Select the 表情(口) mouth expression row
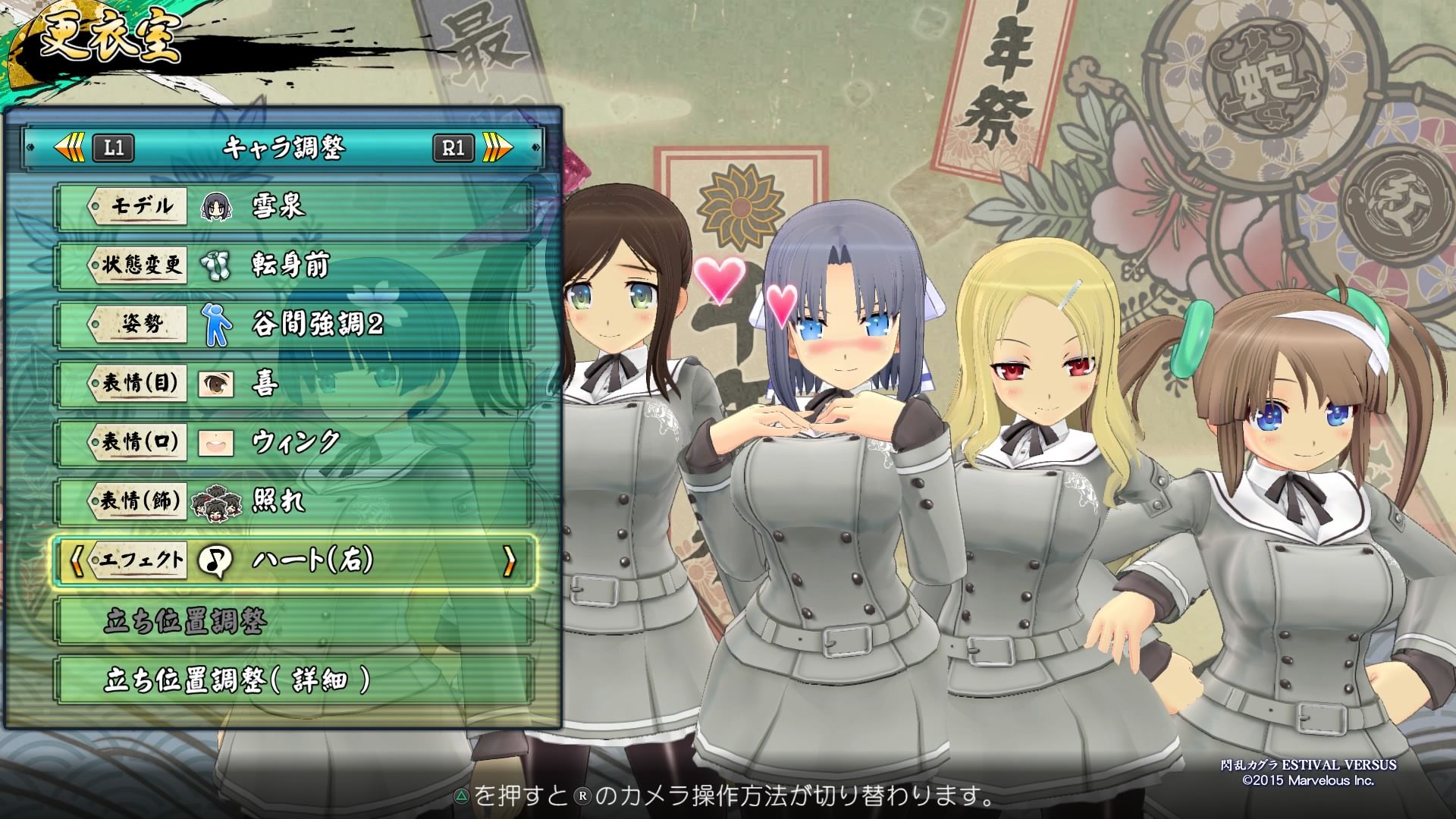1456x819 pixels. 294,442
